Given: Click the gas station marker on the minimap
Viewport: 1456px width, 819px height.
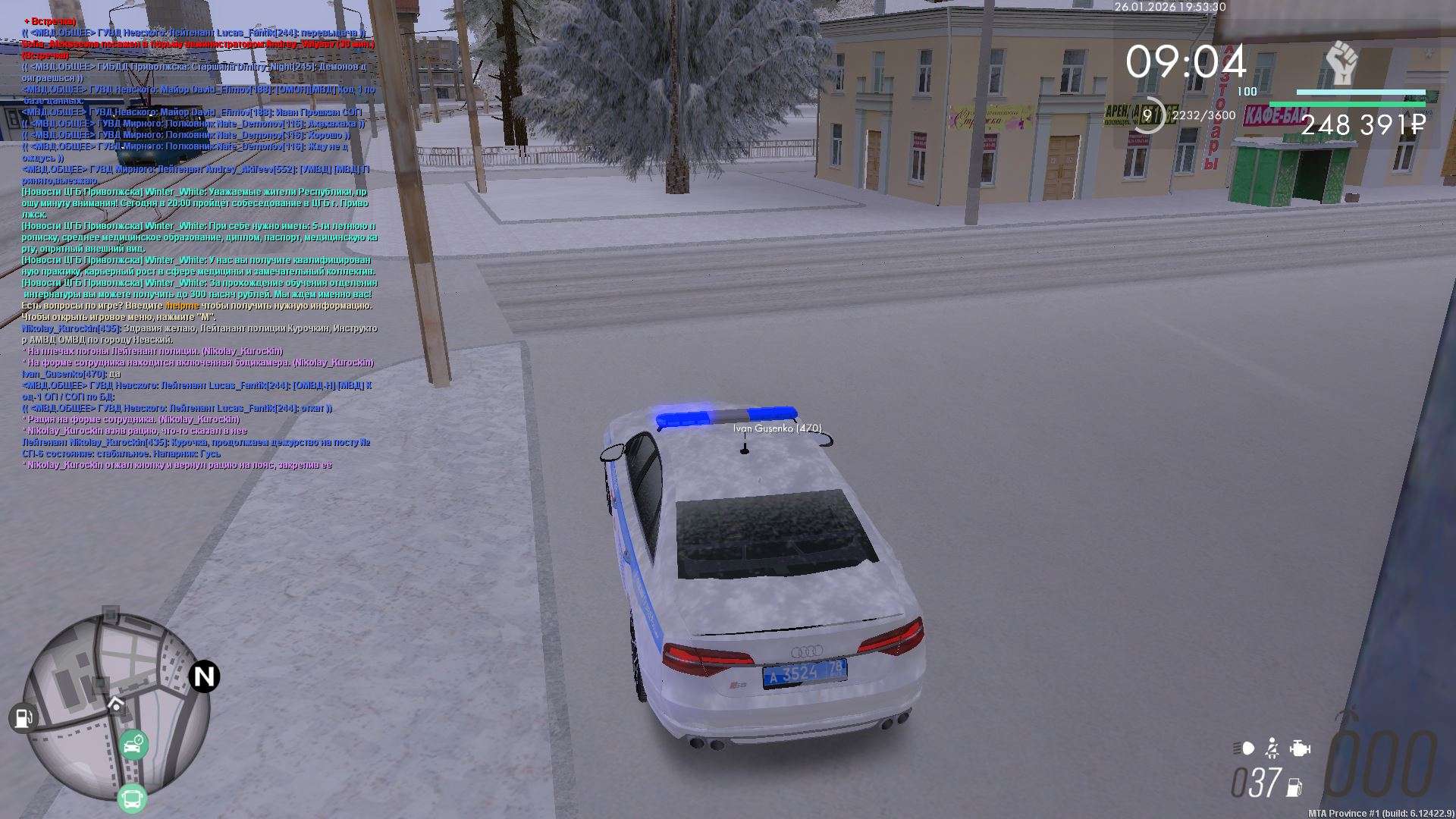Looking at the screenshot, I should [x=23, y=717].
